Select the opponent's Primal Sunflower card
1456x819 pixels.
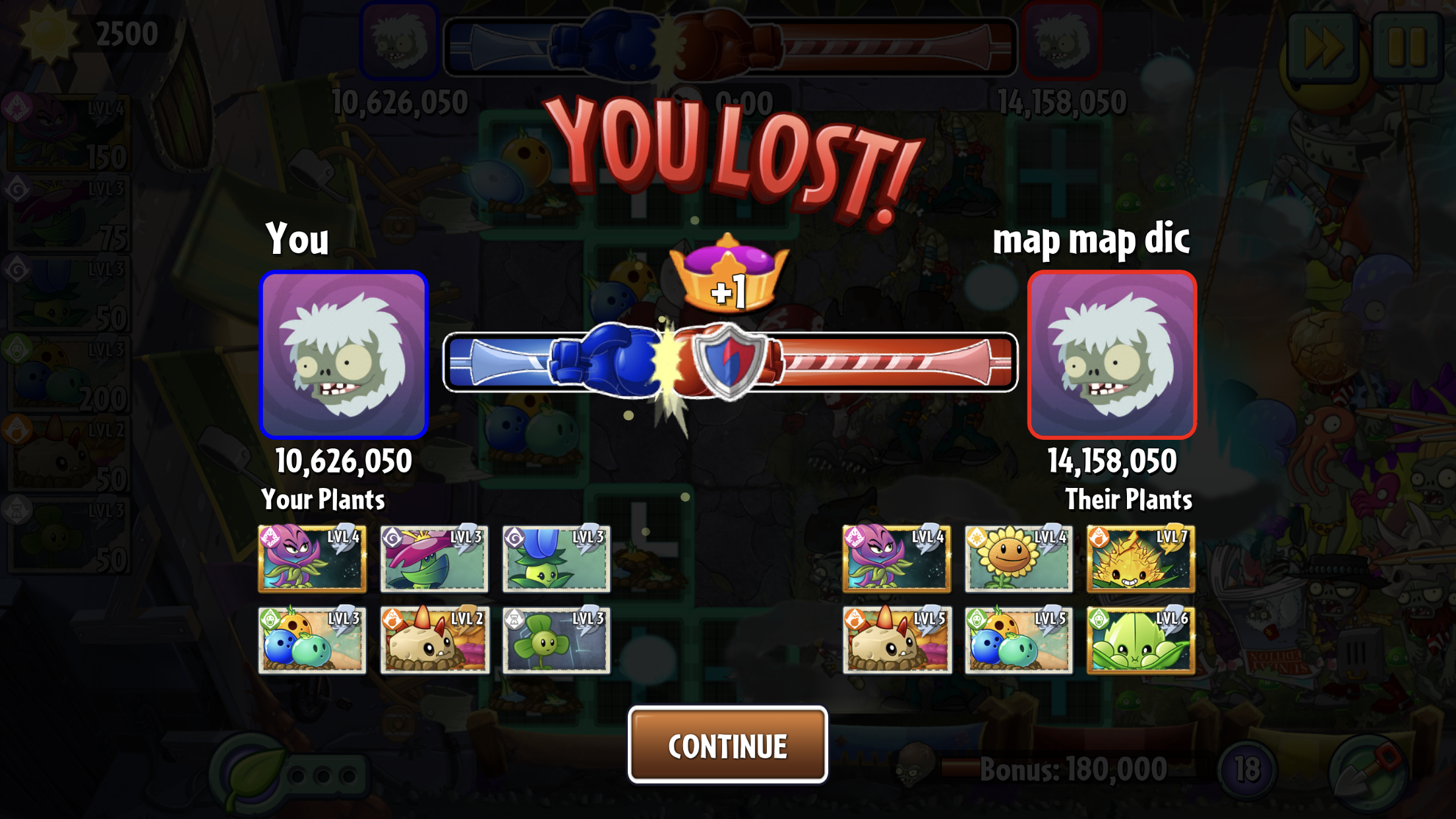tap(1018, 558)
